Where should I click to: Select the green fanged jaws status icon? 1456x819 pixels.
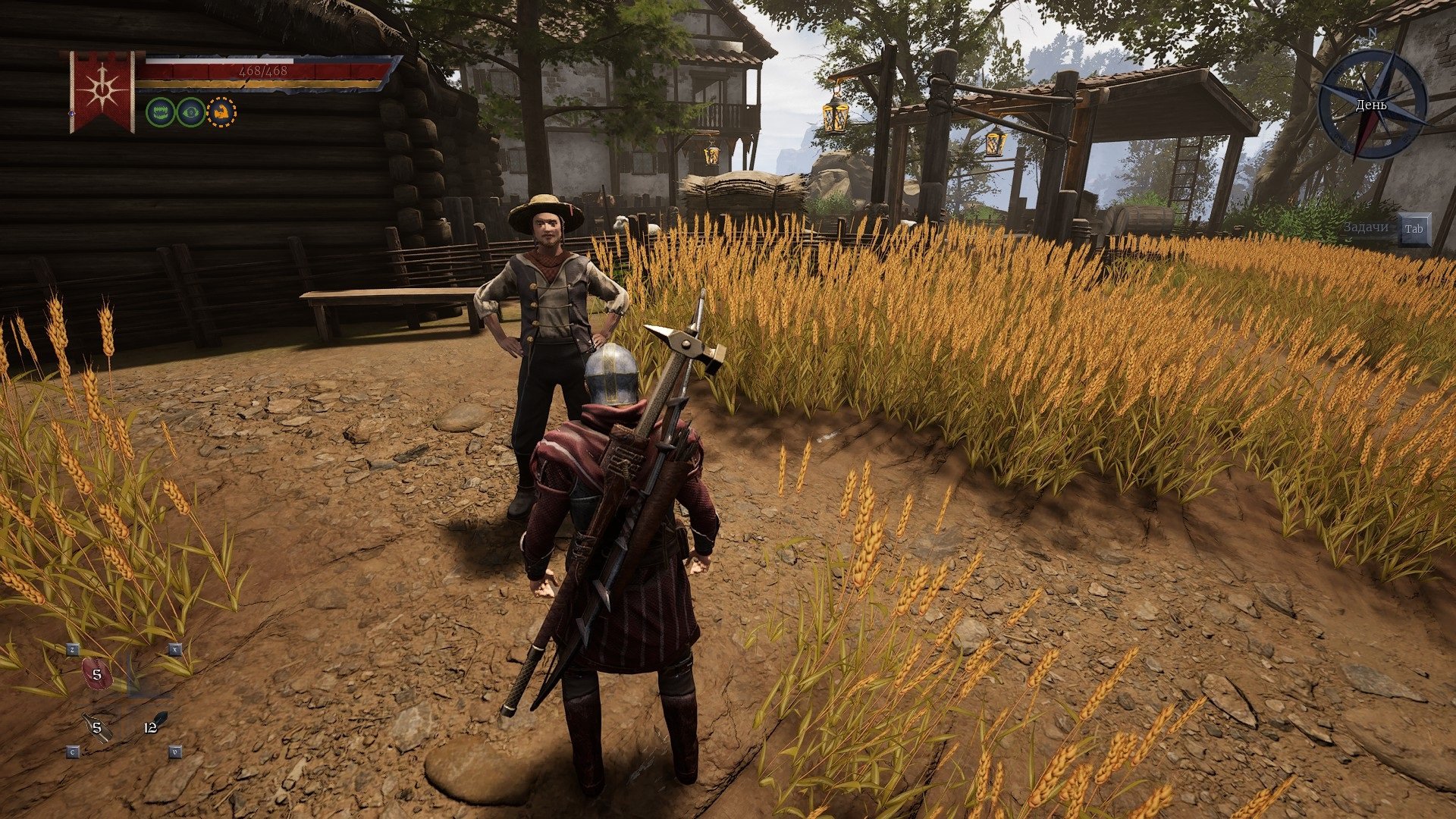point(160,112)
